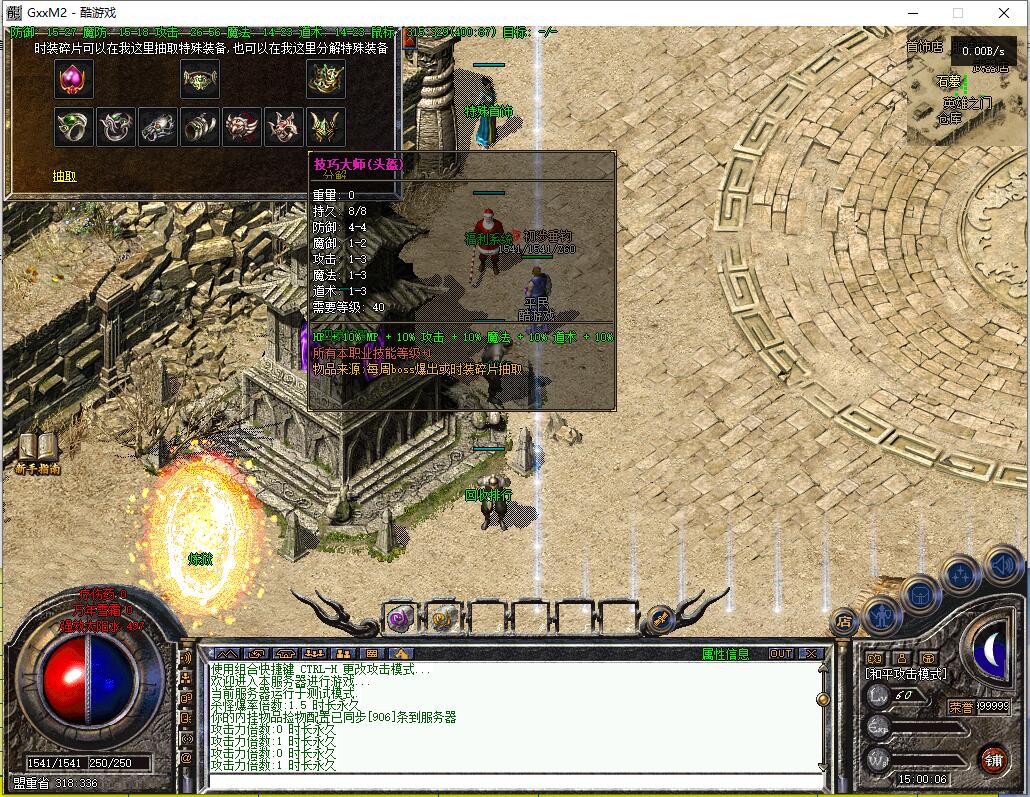
Task: Select the red-crested helmet item
Action: point(242,127)
